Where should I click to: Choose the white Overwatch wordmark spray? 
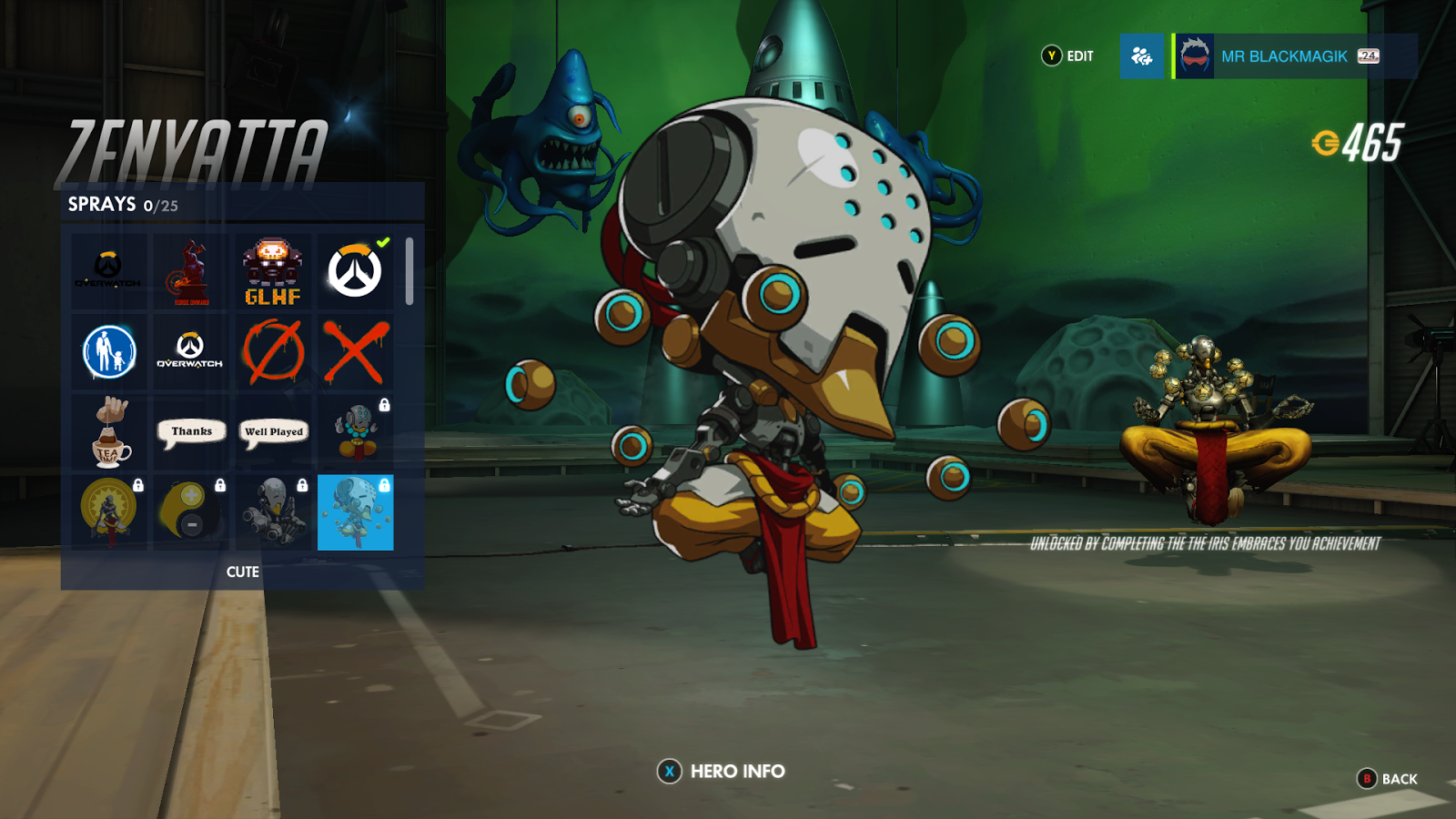(x=190, y=351)
